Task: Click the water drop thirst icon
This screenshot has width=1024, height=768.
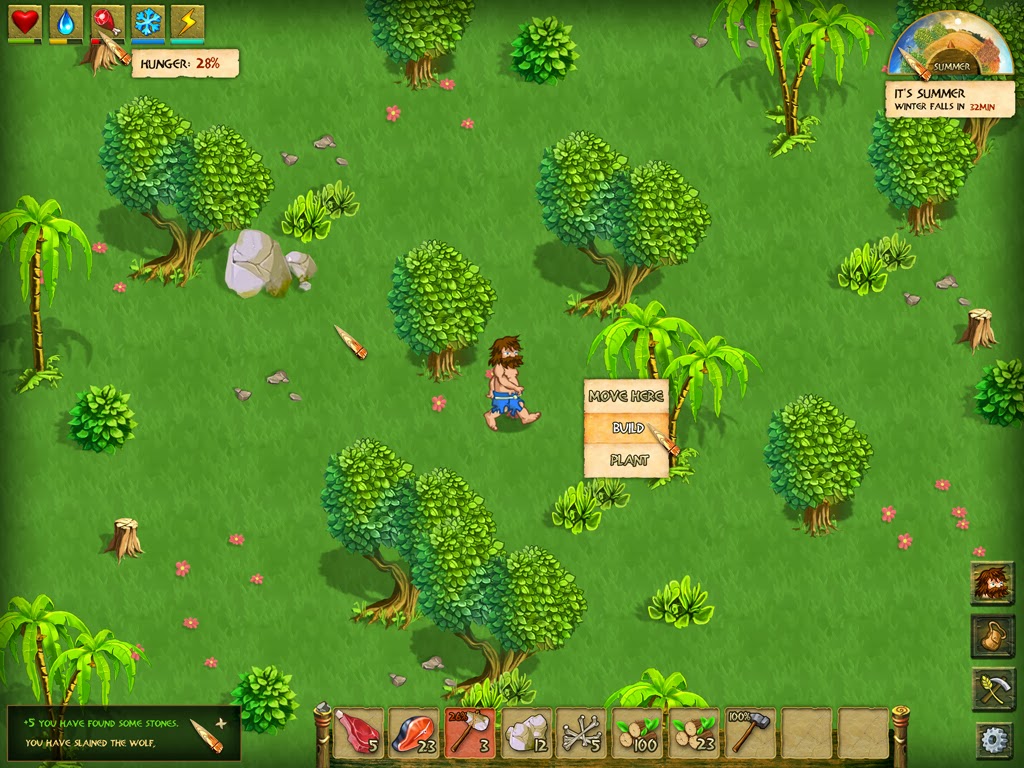Action: click(x=66, y=22)
